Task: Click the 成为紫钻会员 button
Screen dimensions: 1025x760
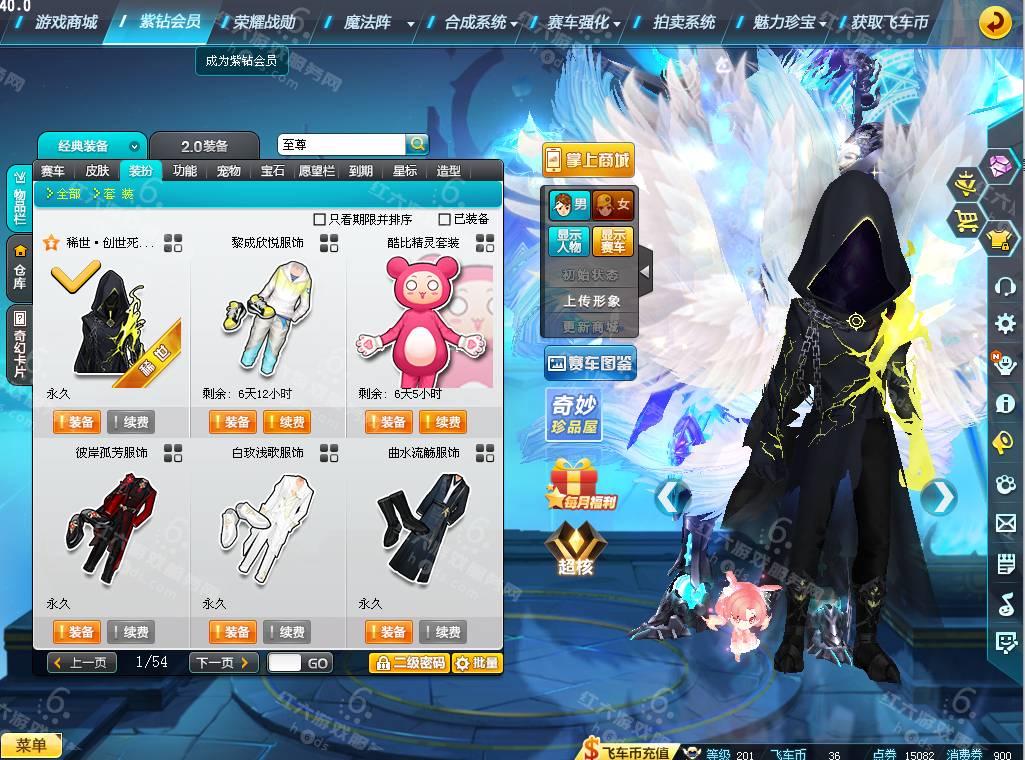Action: click(x=240, y=61)
